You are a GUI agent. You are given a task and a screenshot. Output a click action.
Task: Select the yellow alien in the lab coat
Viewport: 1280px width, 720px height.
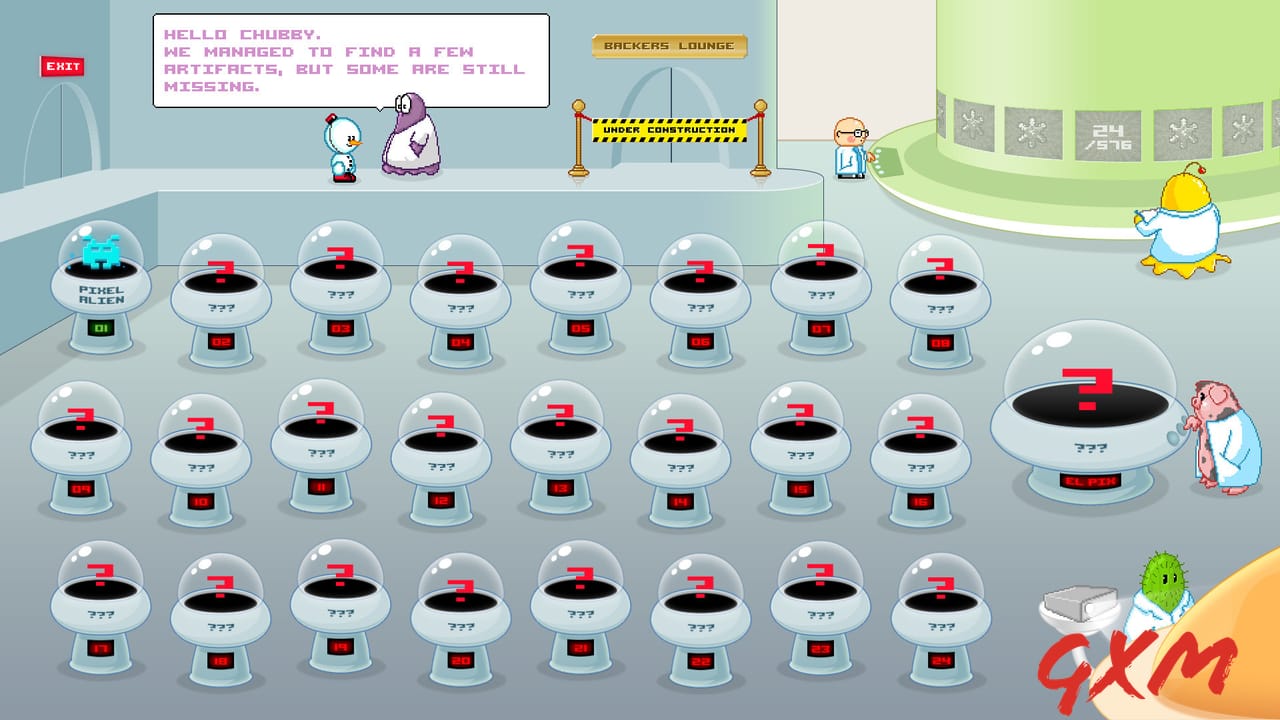1185,225
